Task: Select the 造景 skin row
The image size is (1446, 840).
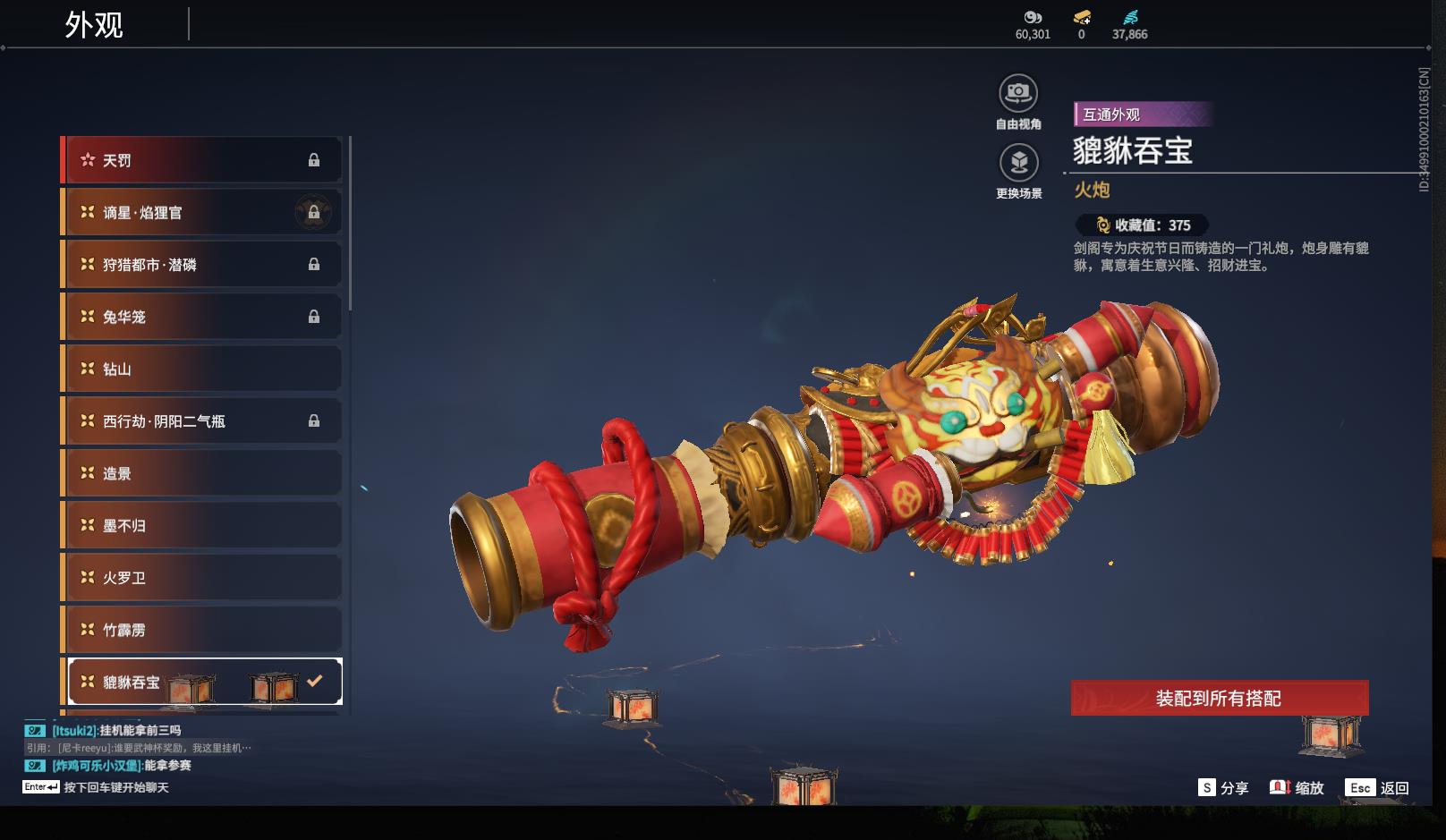Action: (x=203, y=473)
